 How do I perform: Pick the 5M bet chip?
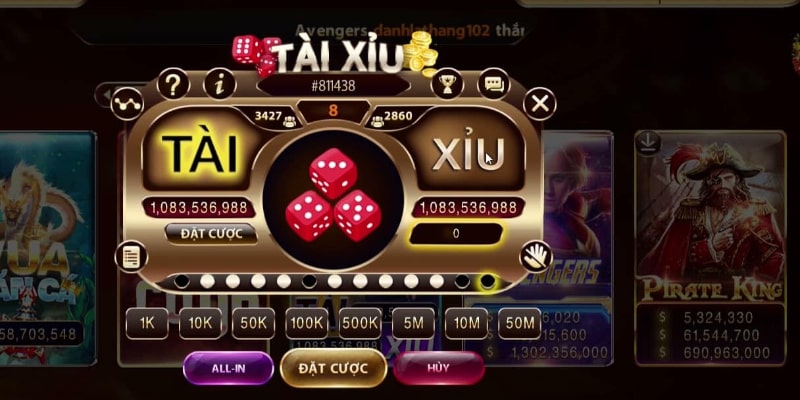(413, 322)
